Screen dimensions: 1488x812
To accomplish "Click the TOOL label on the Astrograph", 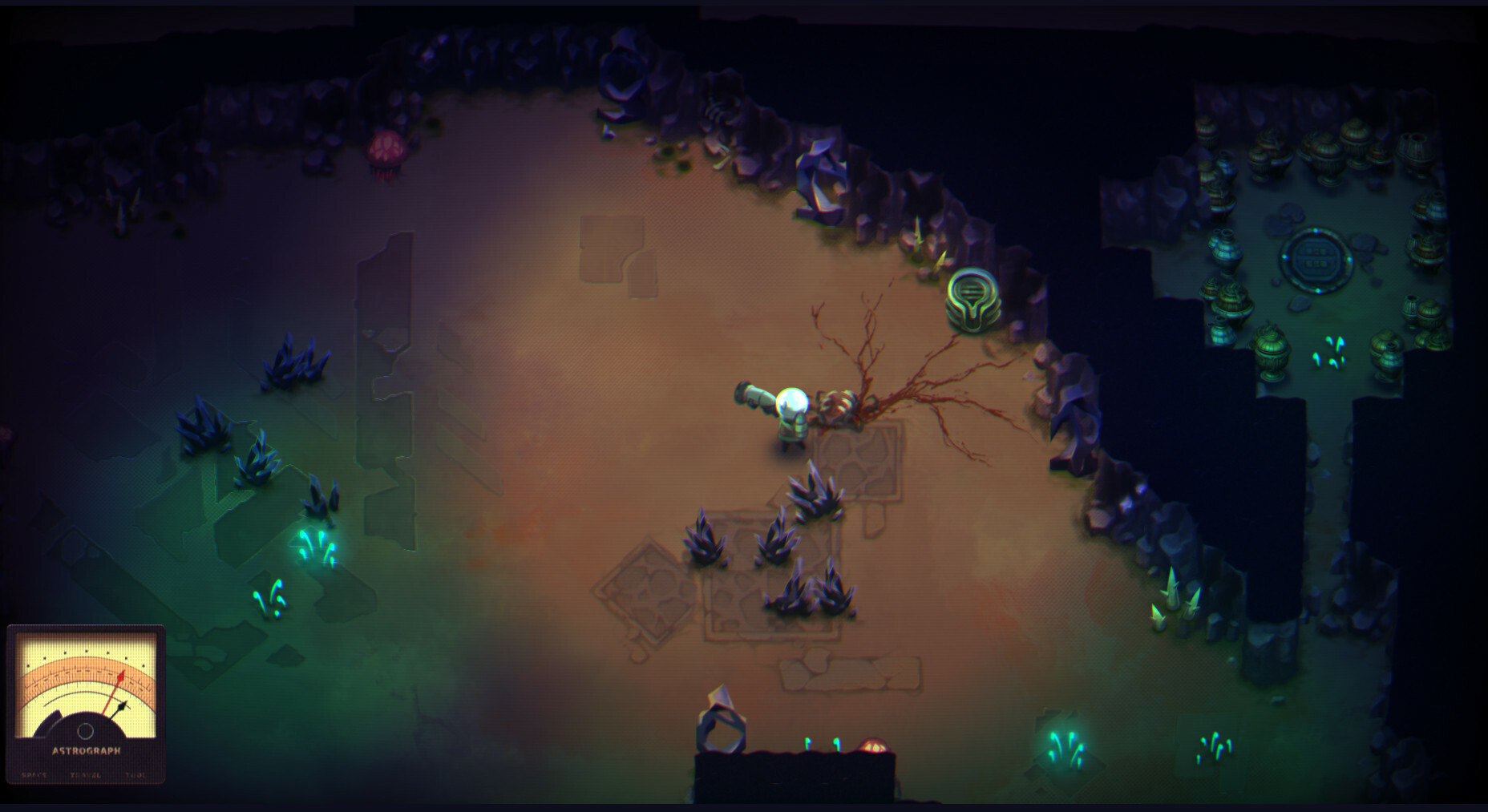I will 135,774.
